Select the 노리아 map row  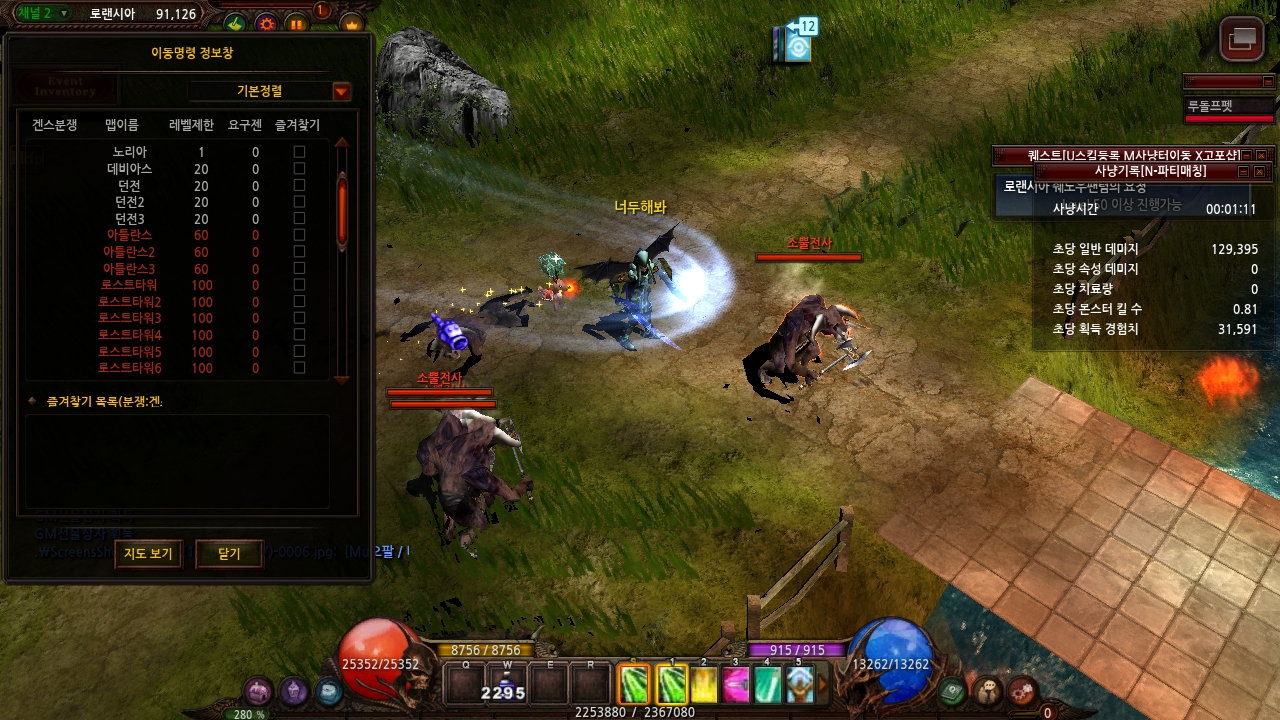click(130, 153)
